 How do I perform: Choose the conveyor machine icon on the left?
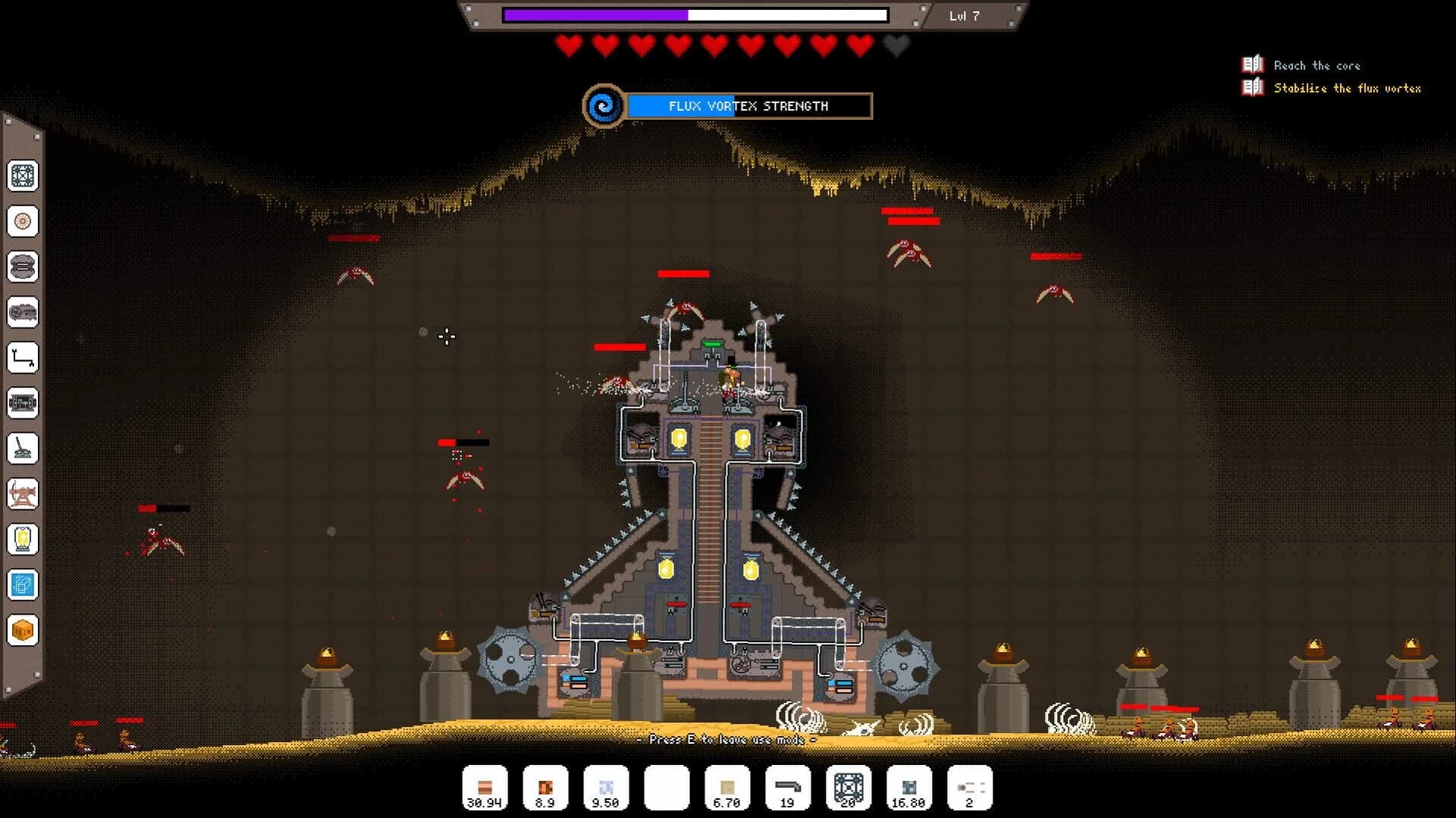click(24, 403)
